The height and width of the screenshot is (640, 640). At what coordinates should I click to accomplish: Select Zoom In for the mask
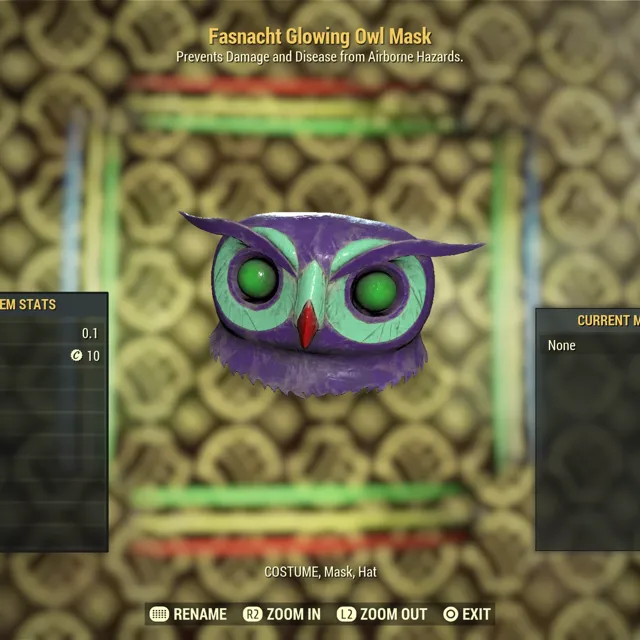(282, 614)
